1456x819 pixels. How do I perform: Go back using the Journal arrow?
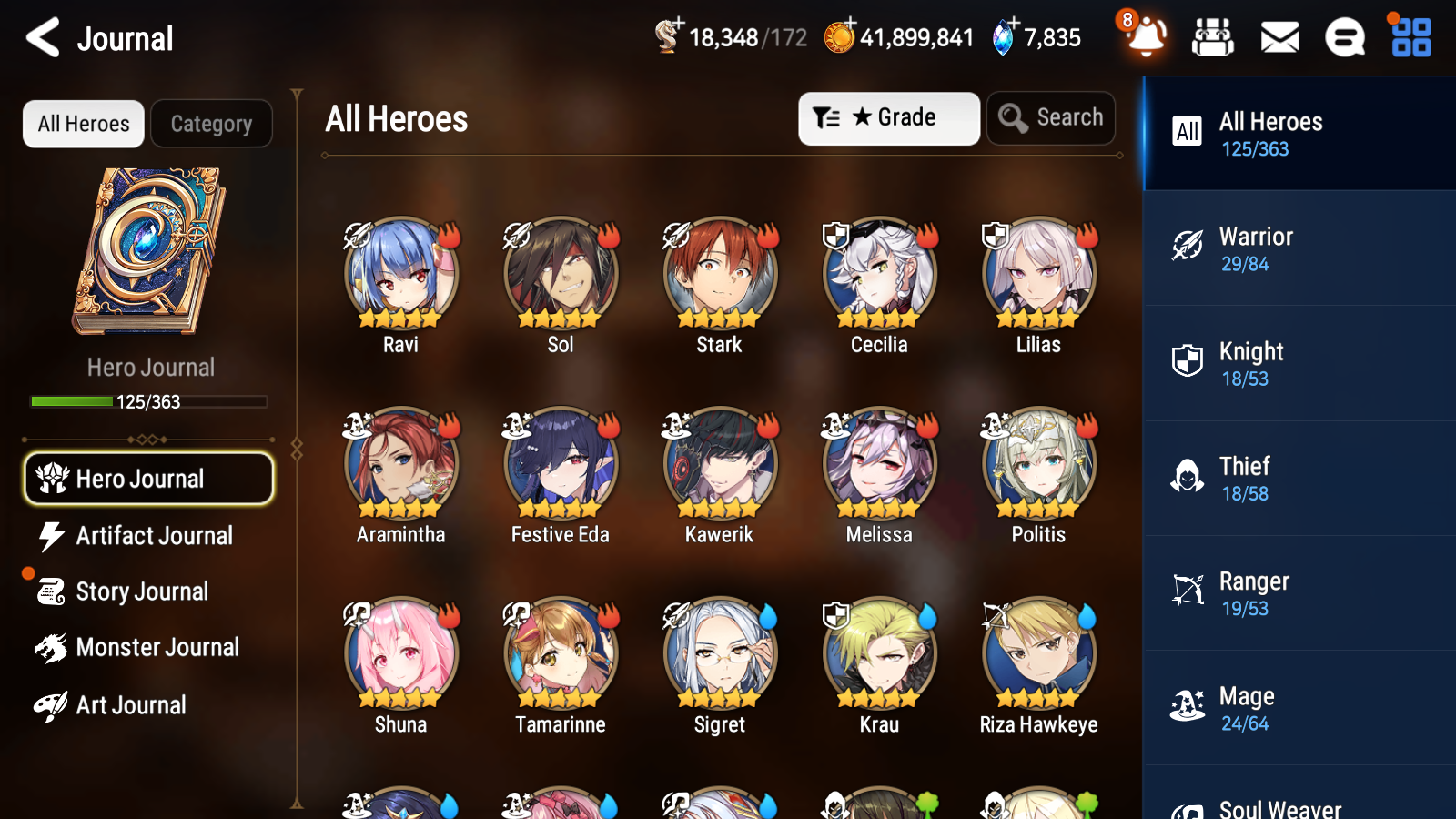click(41, 37)
